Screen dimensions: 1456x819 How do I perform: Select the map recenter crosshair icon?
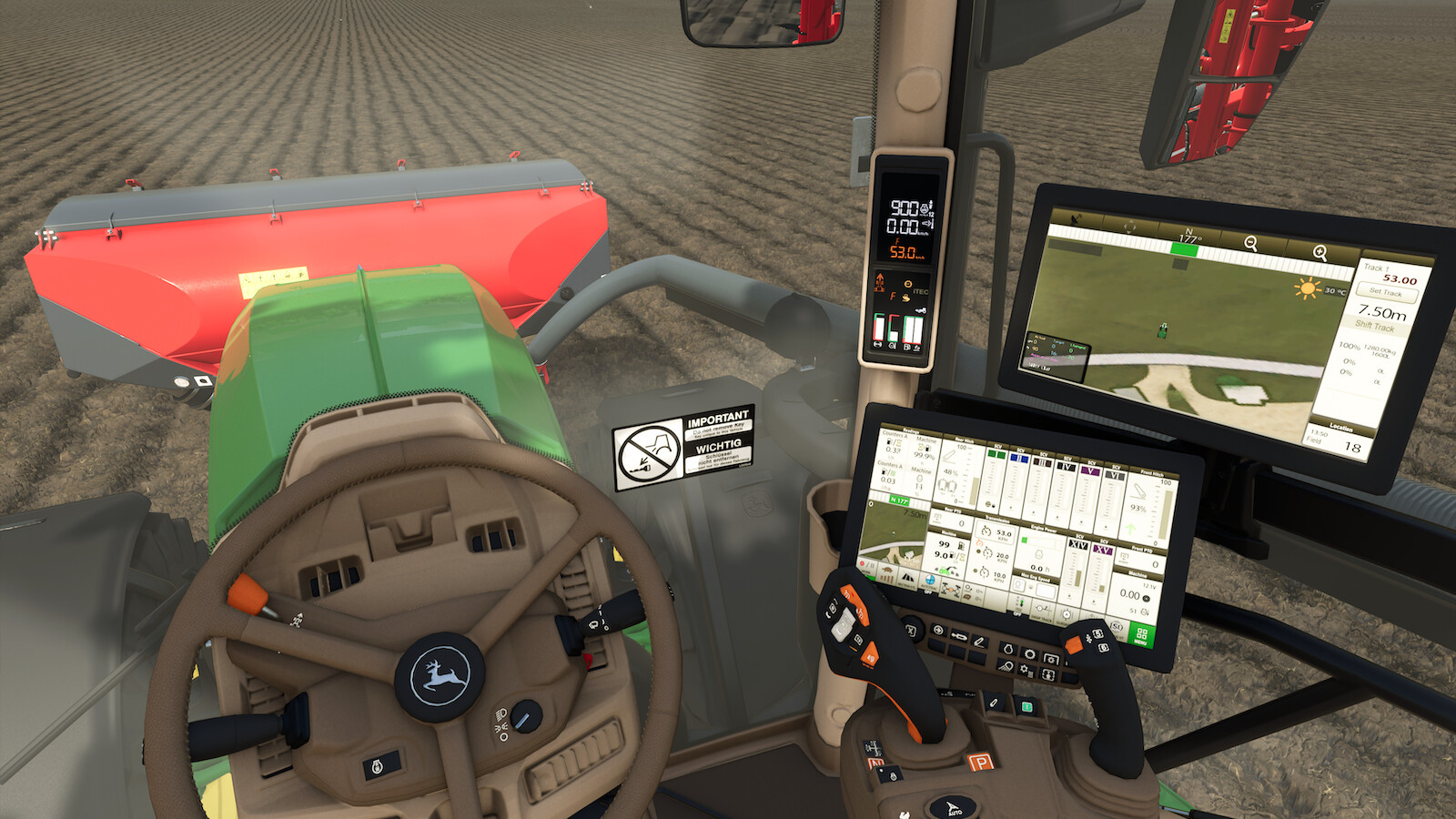(x=1130, y=226)
